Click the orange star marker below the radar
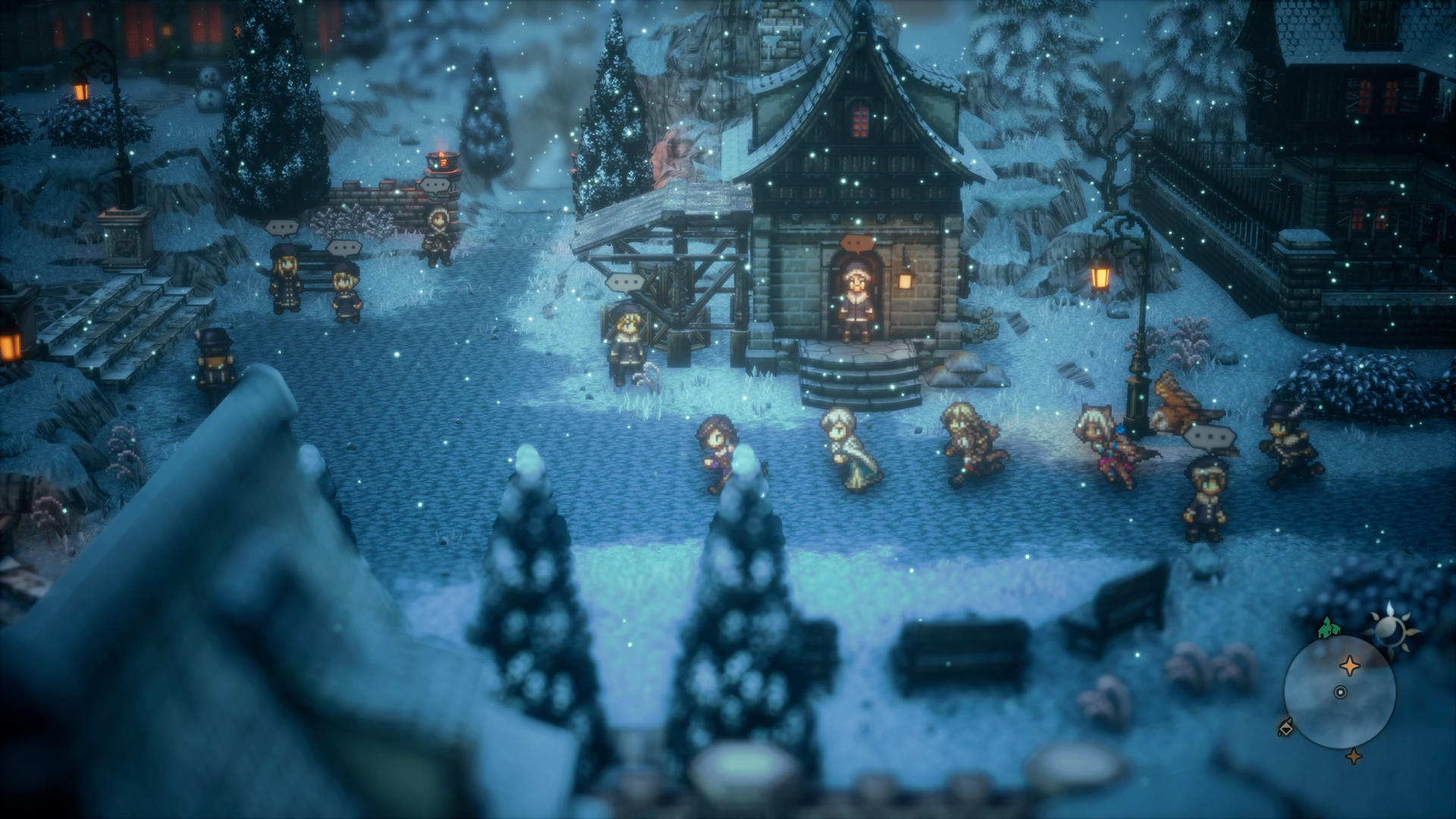The height and width of the screenshot is (819, 1456). [x=1354, y=756]
